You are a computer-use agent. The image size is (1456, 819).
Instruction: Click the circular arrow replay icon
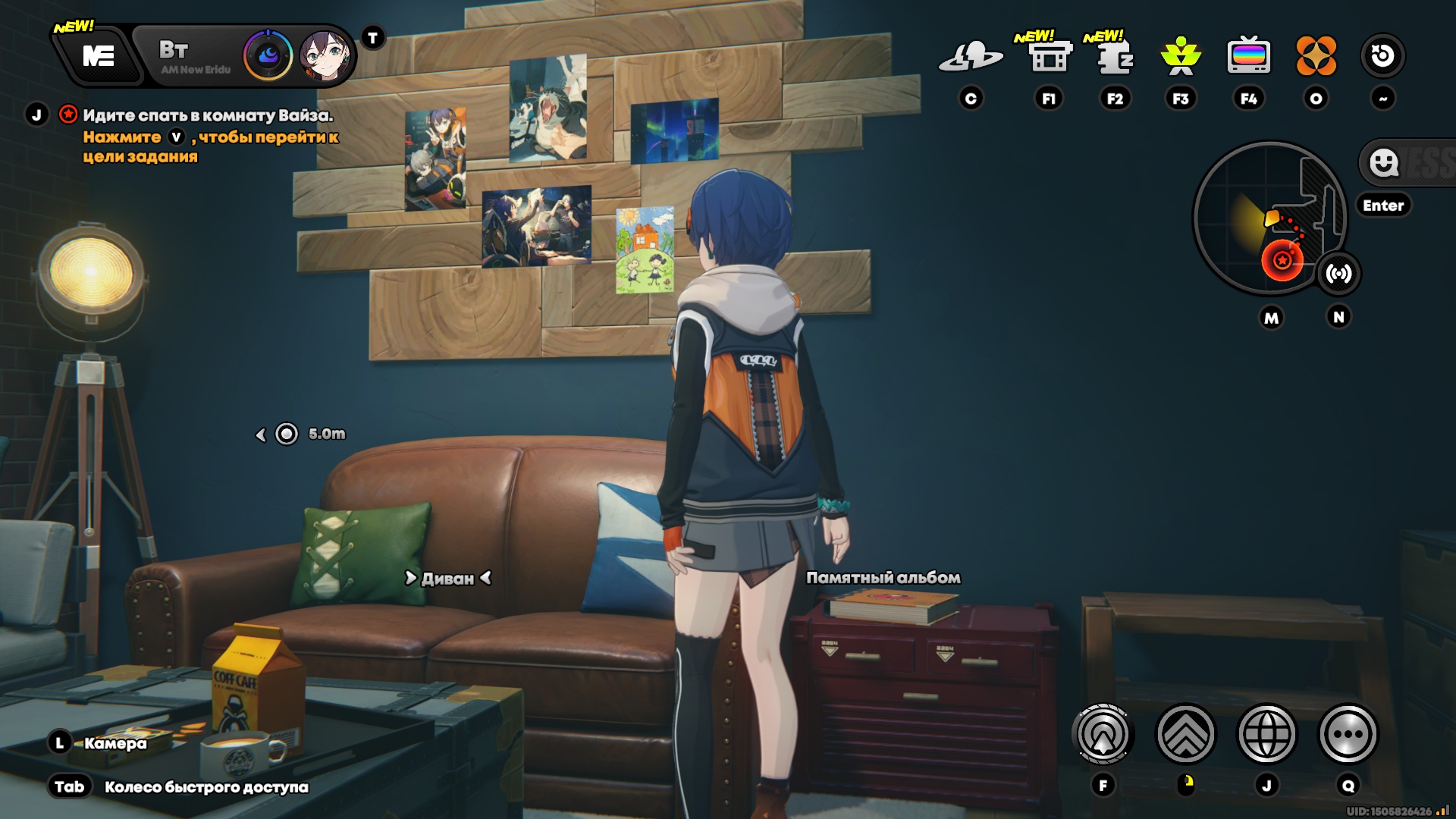(x=1382, y=56)
